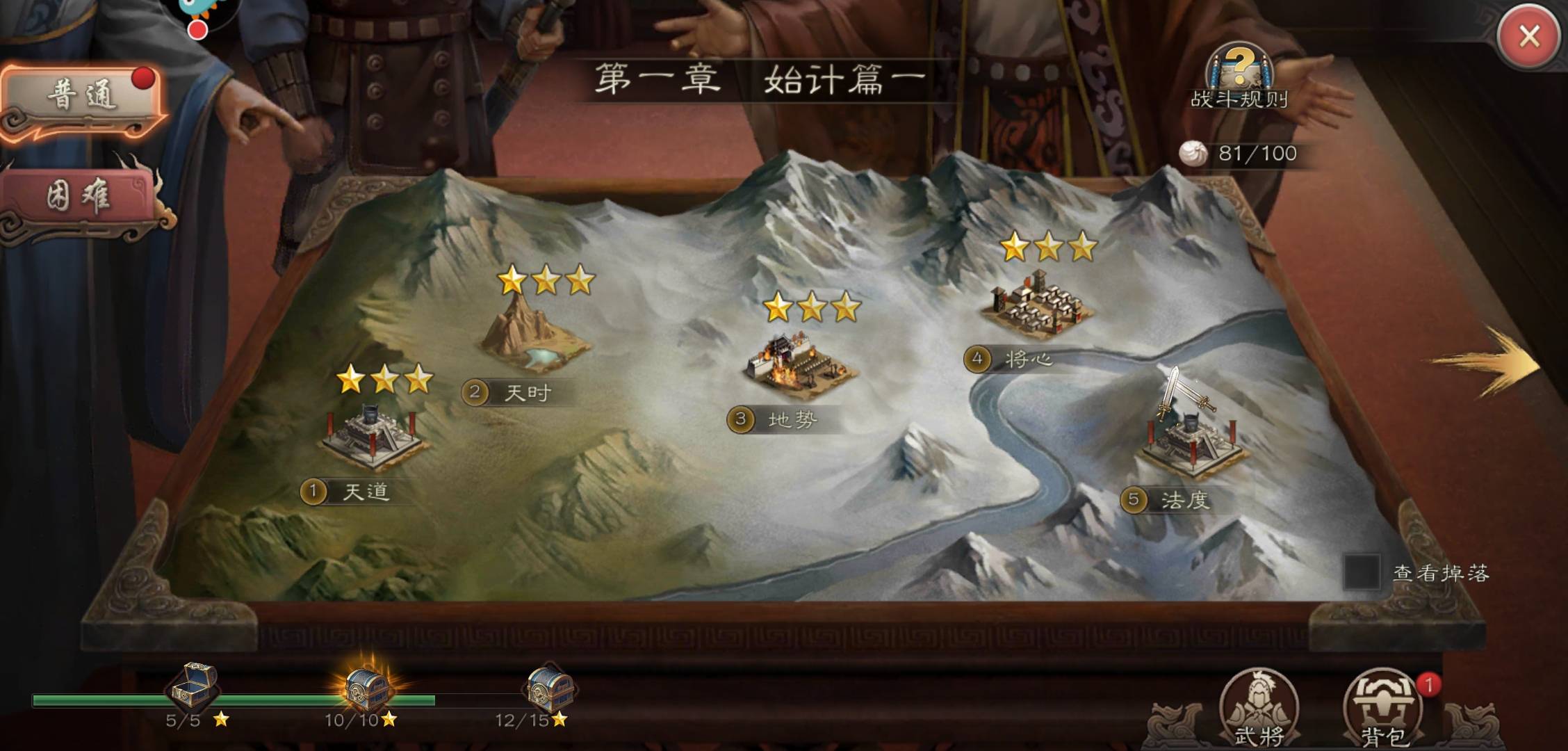Inspect the 12/15 star reward chest

coord(549,688)
